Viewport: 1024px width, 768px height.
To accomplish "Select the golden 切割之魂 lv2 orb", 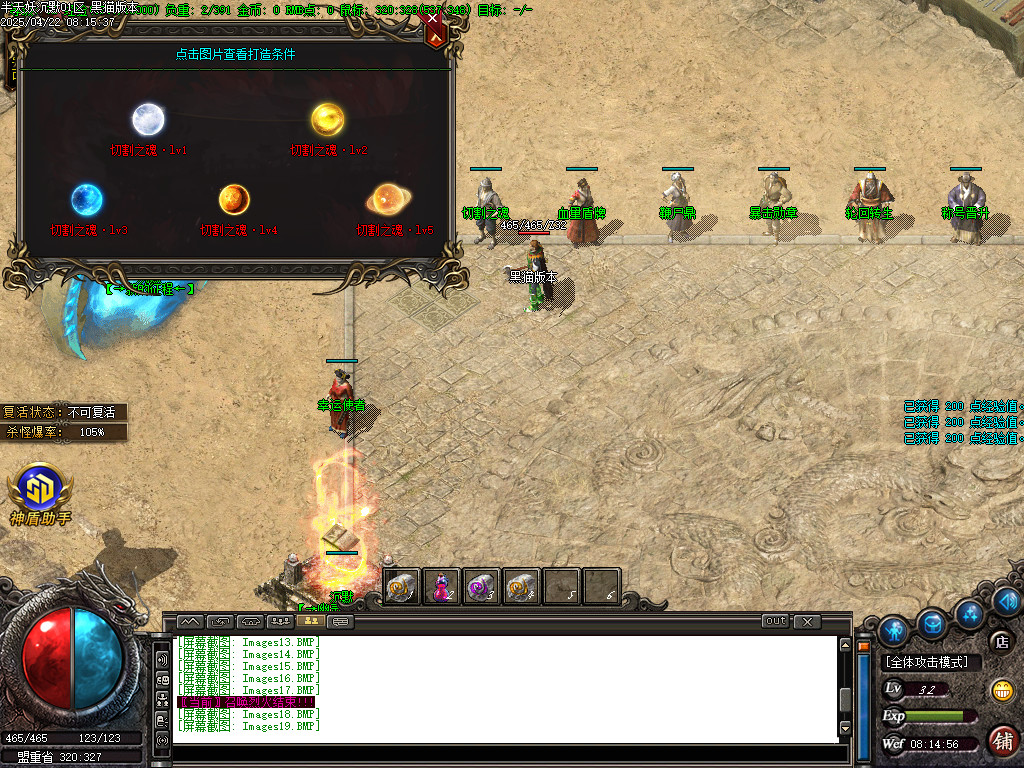I will 327,120.
